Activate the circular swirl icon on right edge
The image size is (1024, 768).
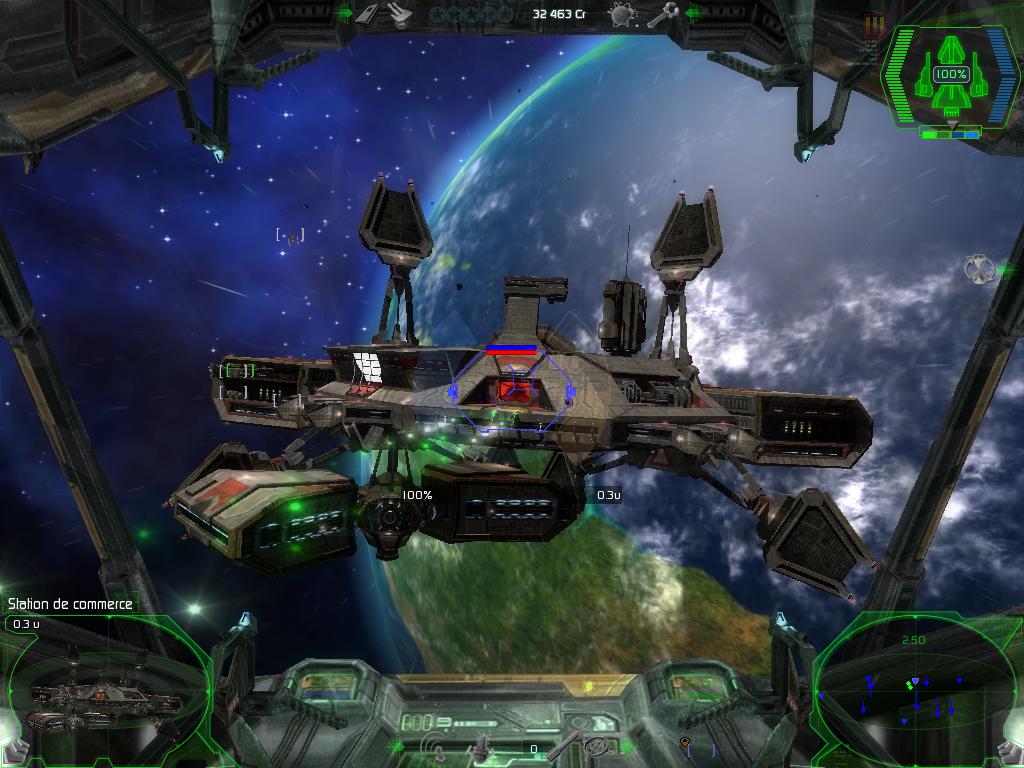(x=977, y=268)
